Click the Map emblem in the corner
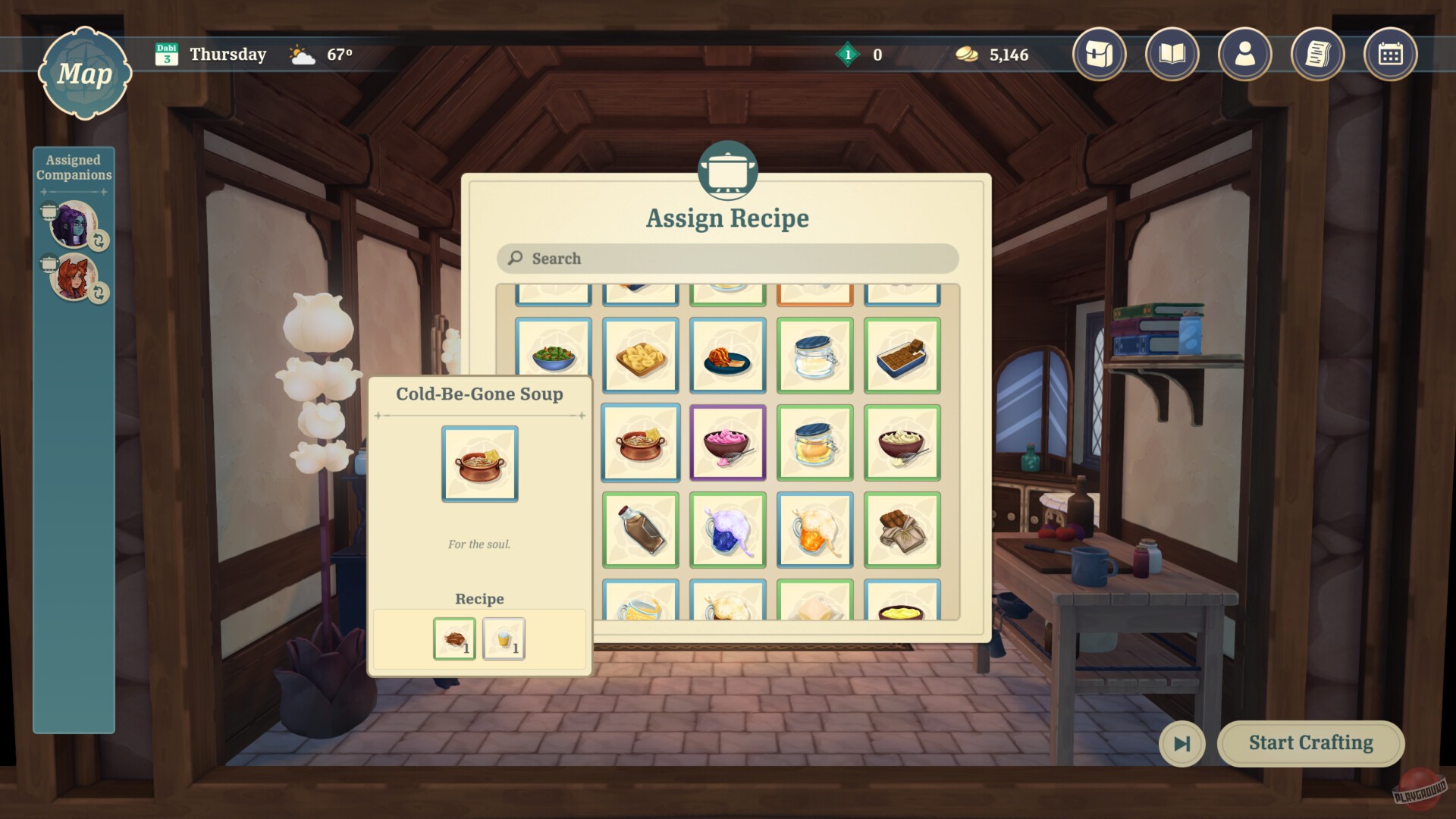Screen dimensions: 1456x819 click(x=86, y=74)
